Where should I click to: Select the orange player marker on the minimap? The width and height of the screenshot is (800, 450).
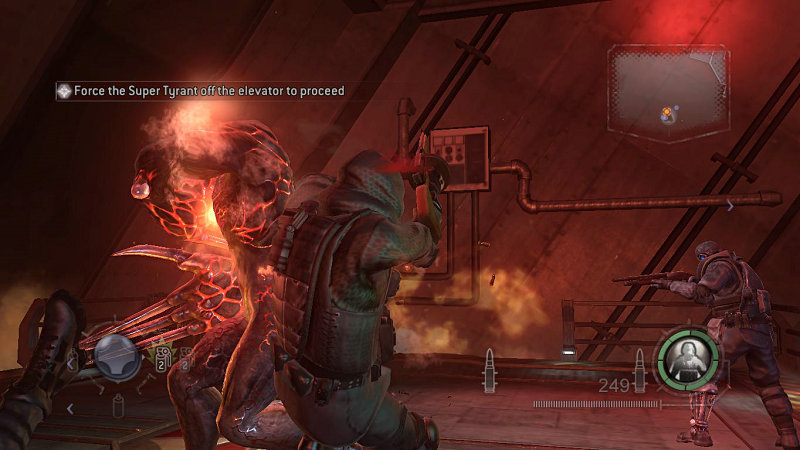[666, 112]
